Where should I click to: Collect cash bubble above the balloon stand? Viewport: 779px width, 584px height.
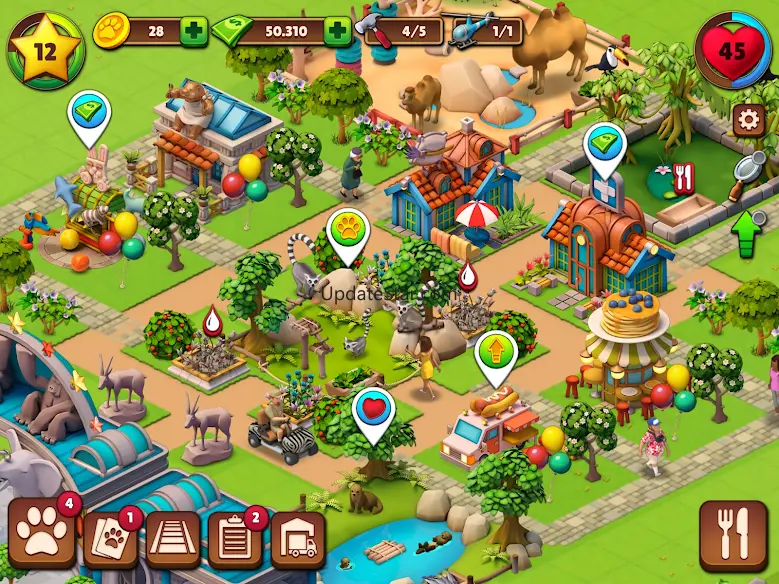88,112
